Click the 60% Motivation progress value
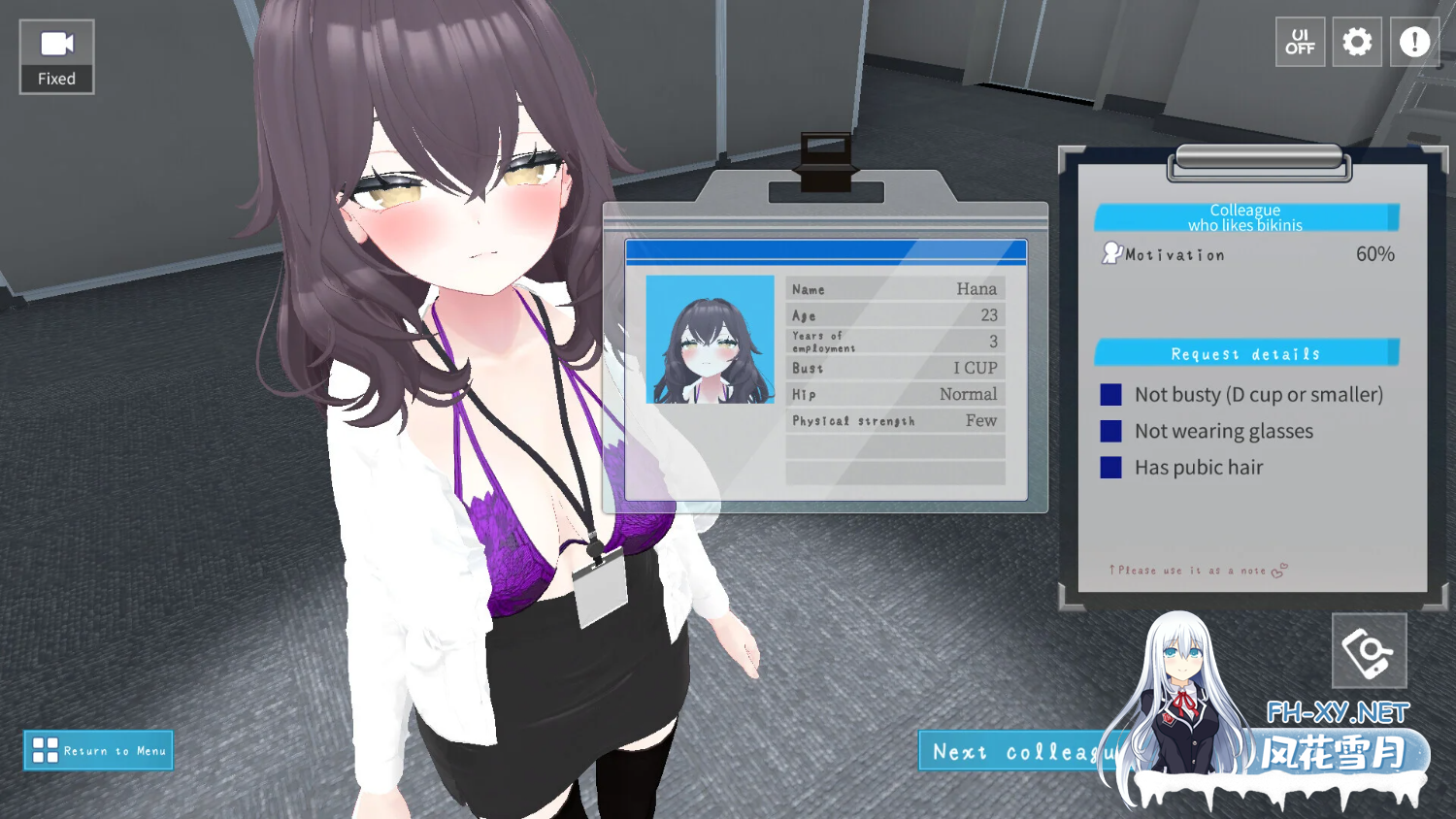Viewport: 1456px width, 819px height. pos(1374,253)
